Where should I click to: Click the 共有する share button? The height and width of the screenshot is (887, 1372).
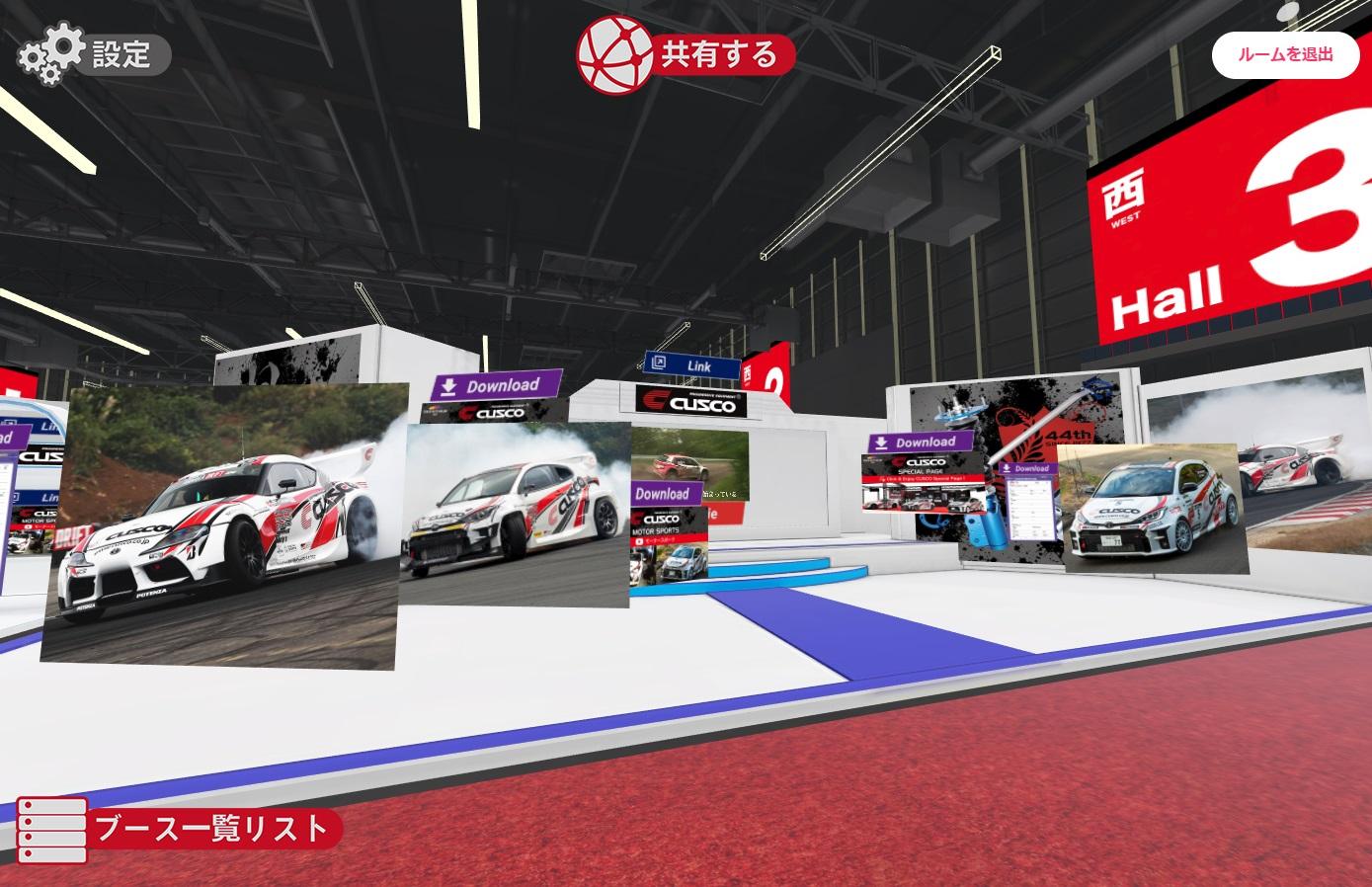pyautogui.click(x=686, y=54)
